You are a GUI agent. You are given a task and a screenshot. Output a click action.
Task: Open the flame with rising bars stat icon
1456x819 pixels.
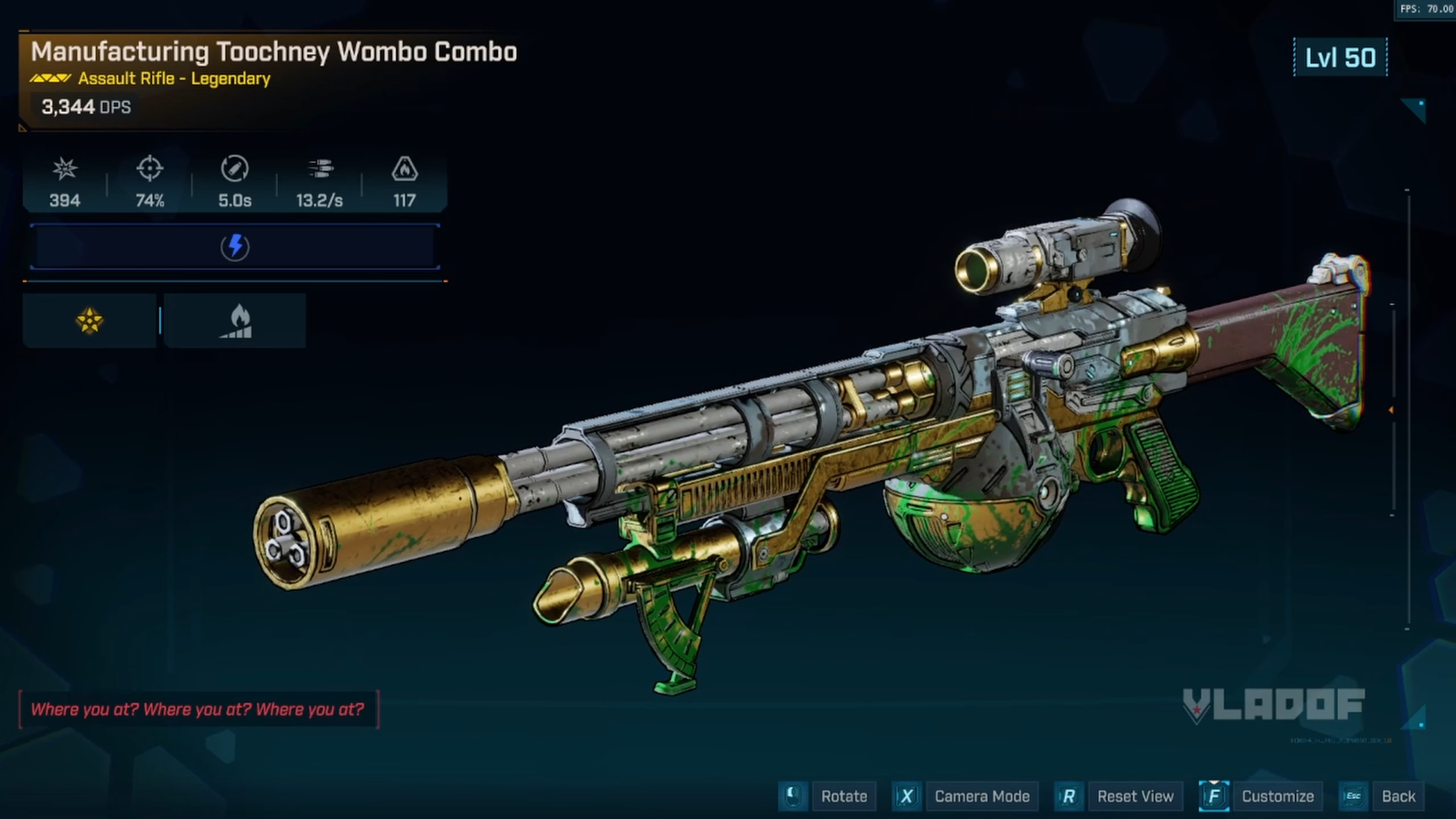click(234, 320)
